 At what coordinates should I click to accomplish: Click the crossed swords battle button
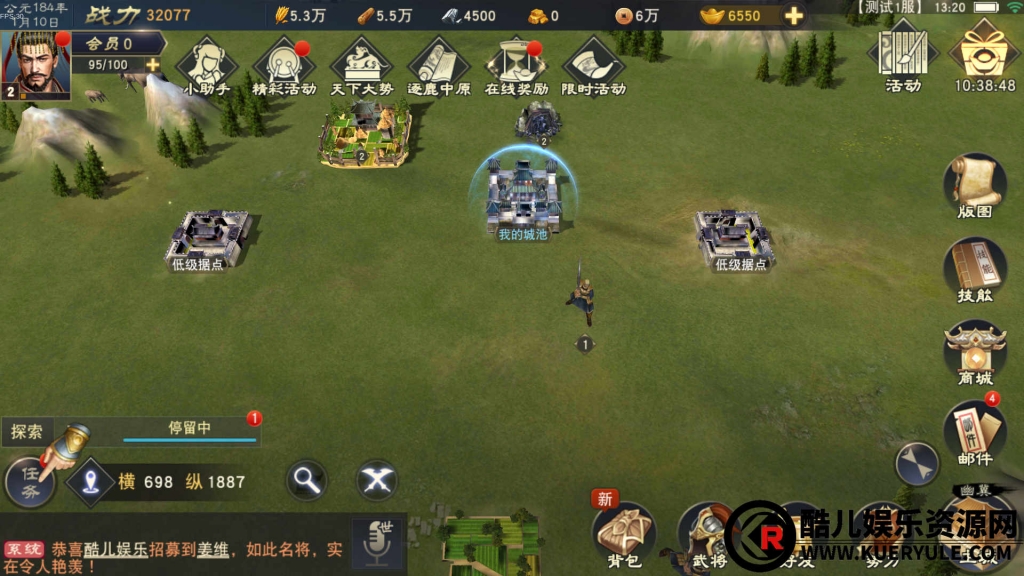[377, 481]
